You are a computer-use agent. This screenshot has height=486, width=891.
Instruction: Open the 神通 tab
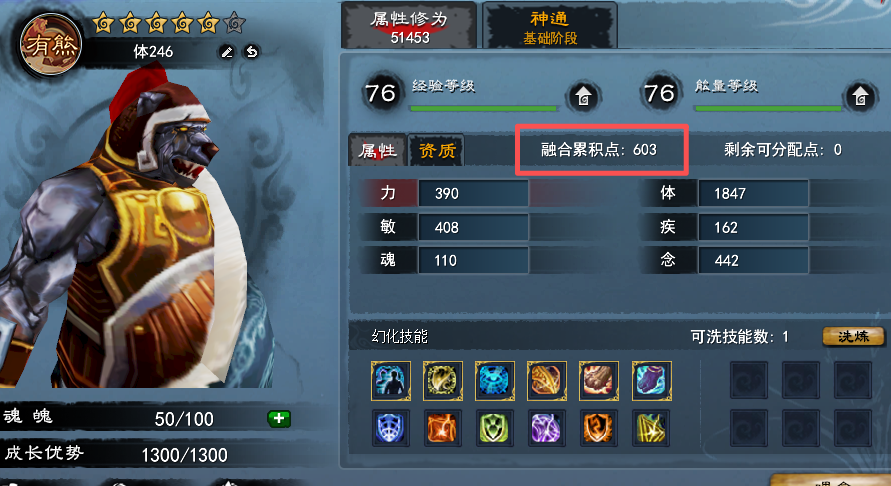click(550, 26)
